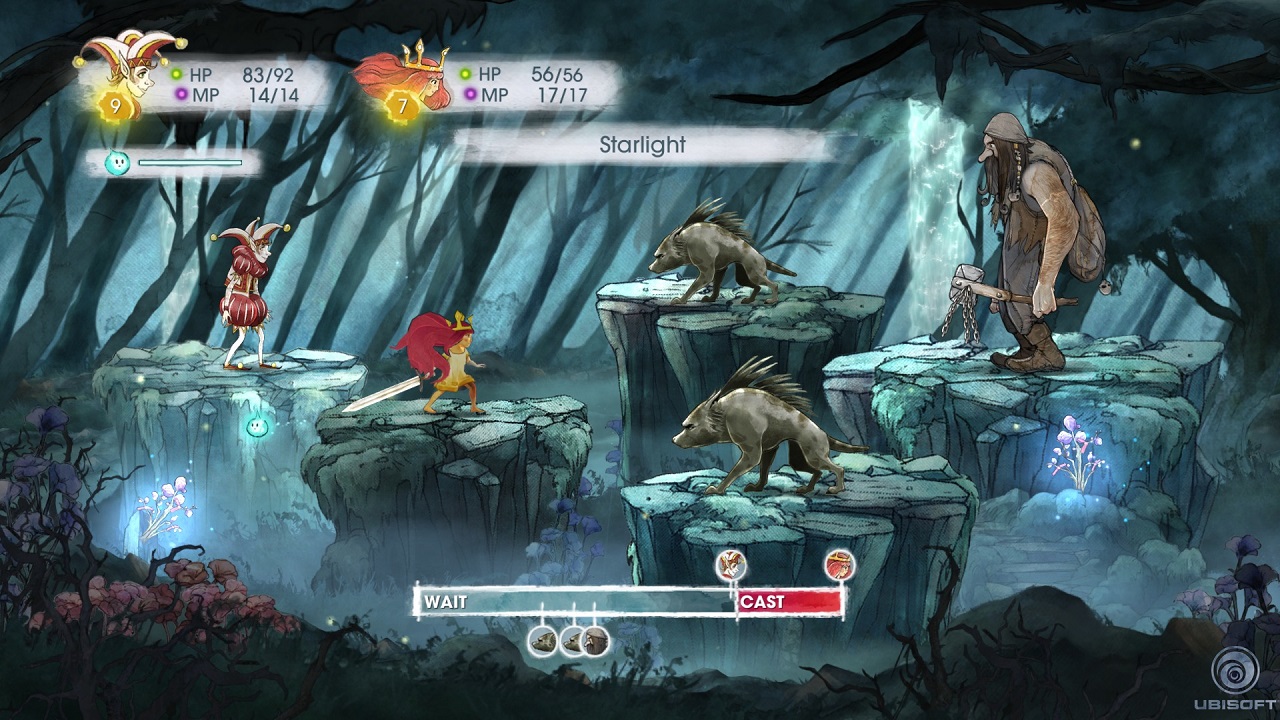
Task: Click the leftmost wolf marker on the timeline
Action: coord(543,641)
